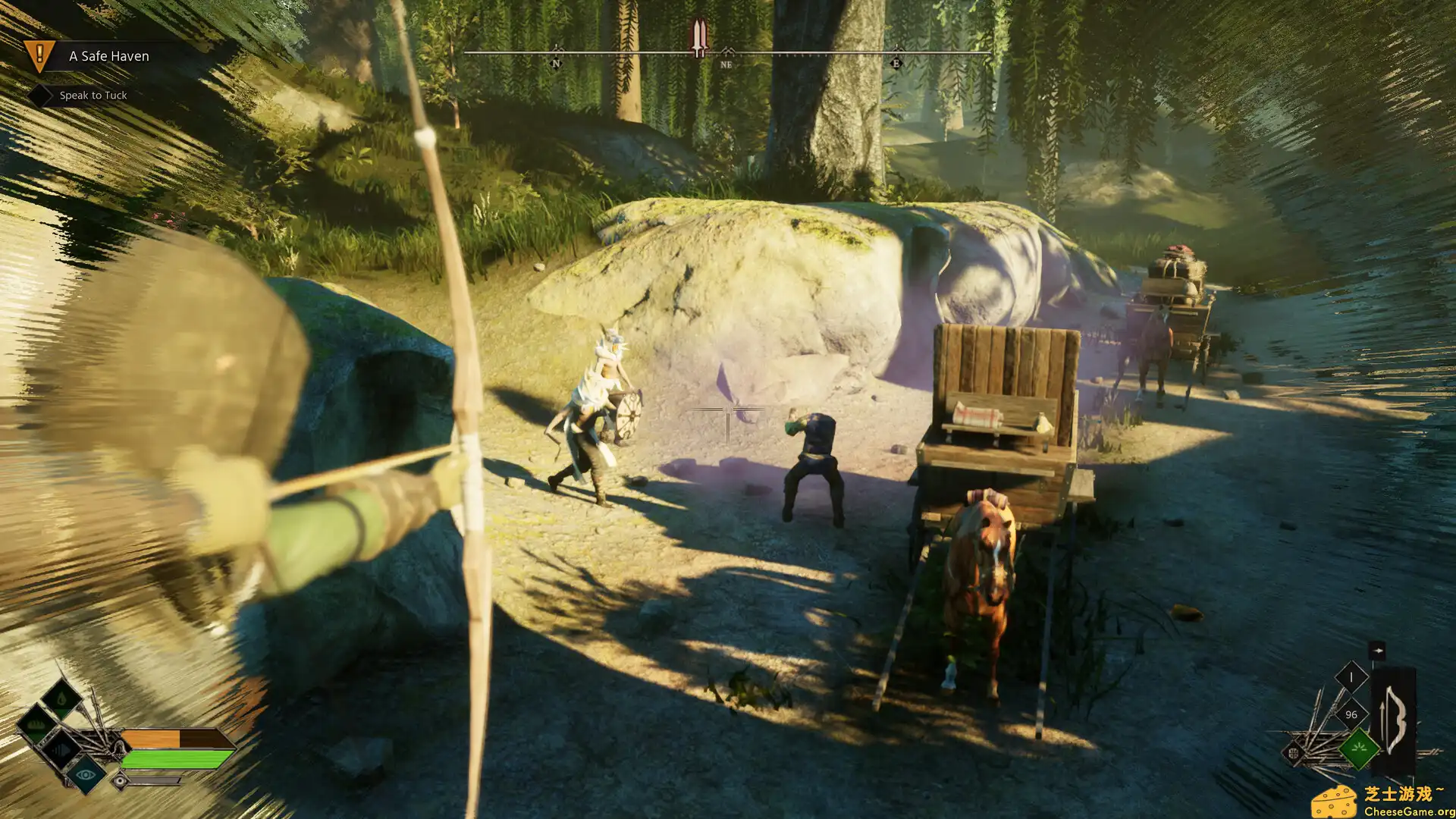This screenshot has width=1456, height=819.
Task: Select the arrow marker above the bow panel
Action: coord(1377,651)
